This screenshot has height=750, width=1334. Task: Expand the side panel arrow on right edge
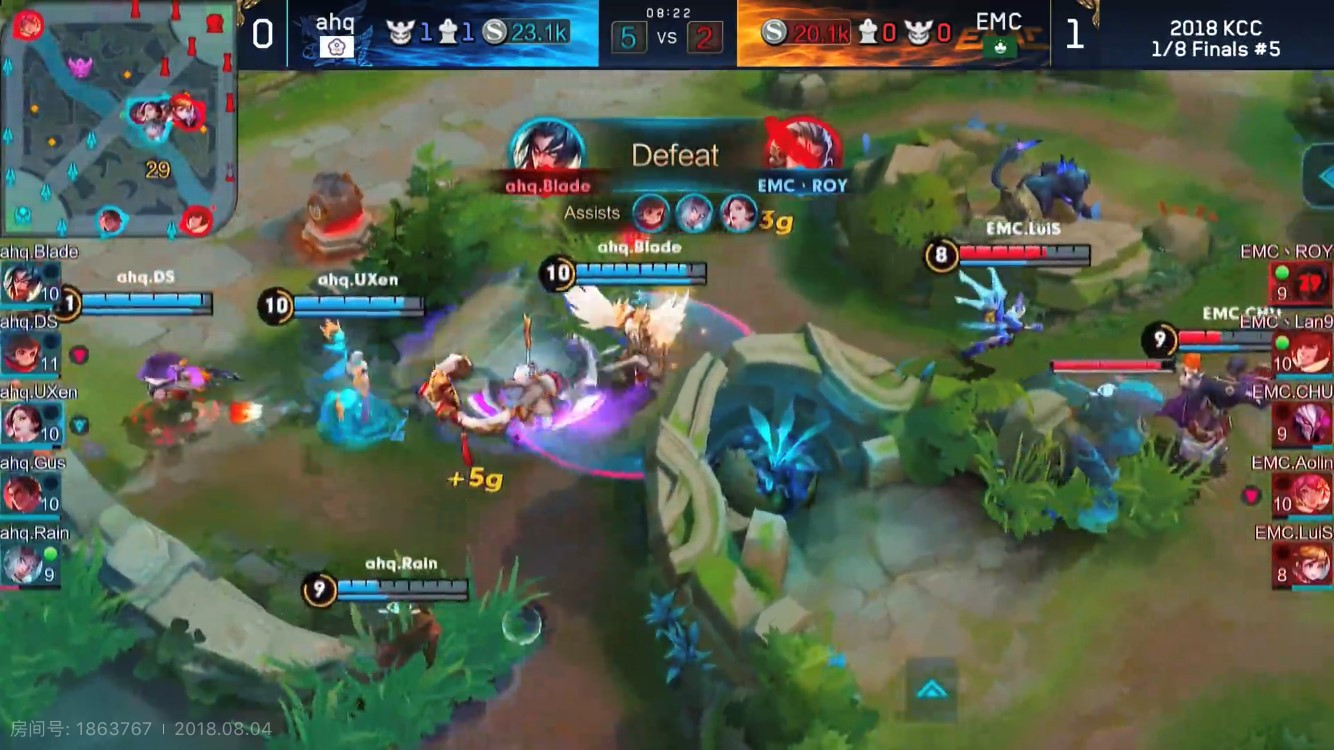[x=1320, y=177]
